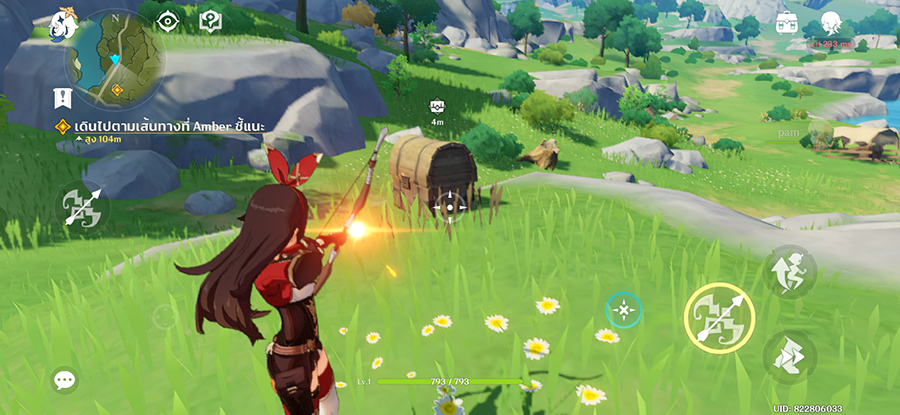Open the question-mark tutorial book icon
900x415 pixels.
(210, 19)
